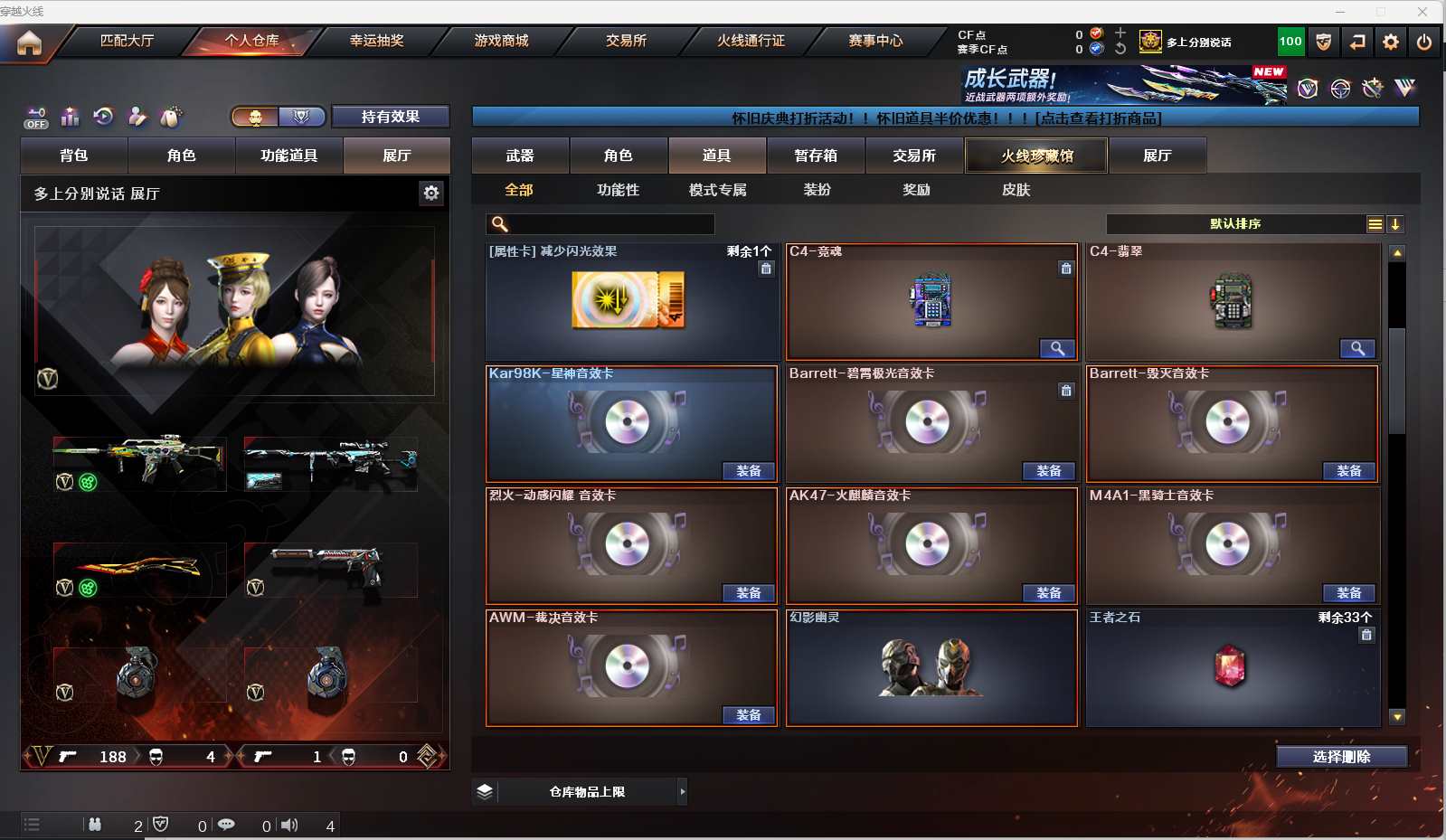This screenshot has width=1446, height=840.
Task: Switch to the 背包 tab
Action: coord(74,156)
